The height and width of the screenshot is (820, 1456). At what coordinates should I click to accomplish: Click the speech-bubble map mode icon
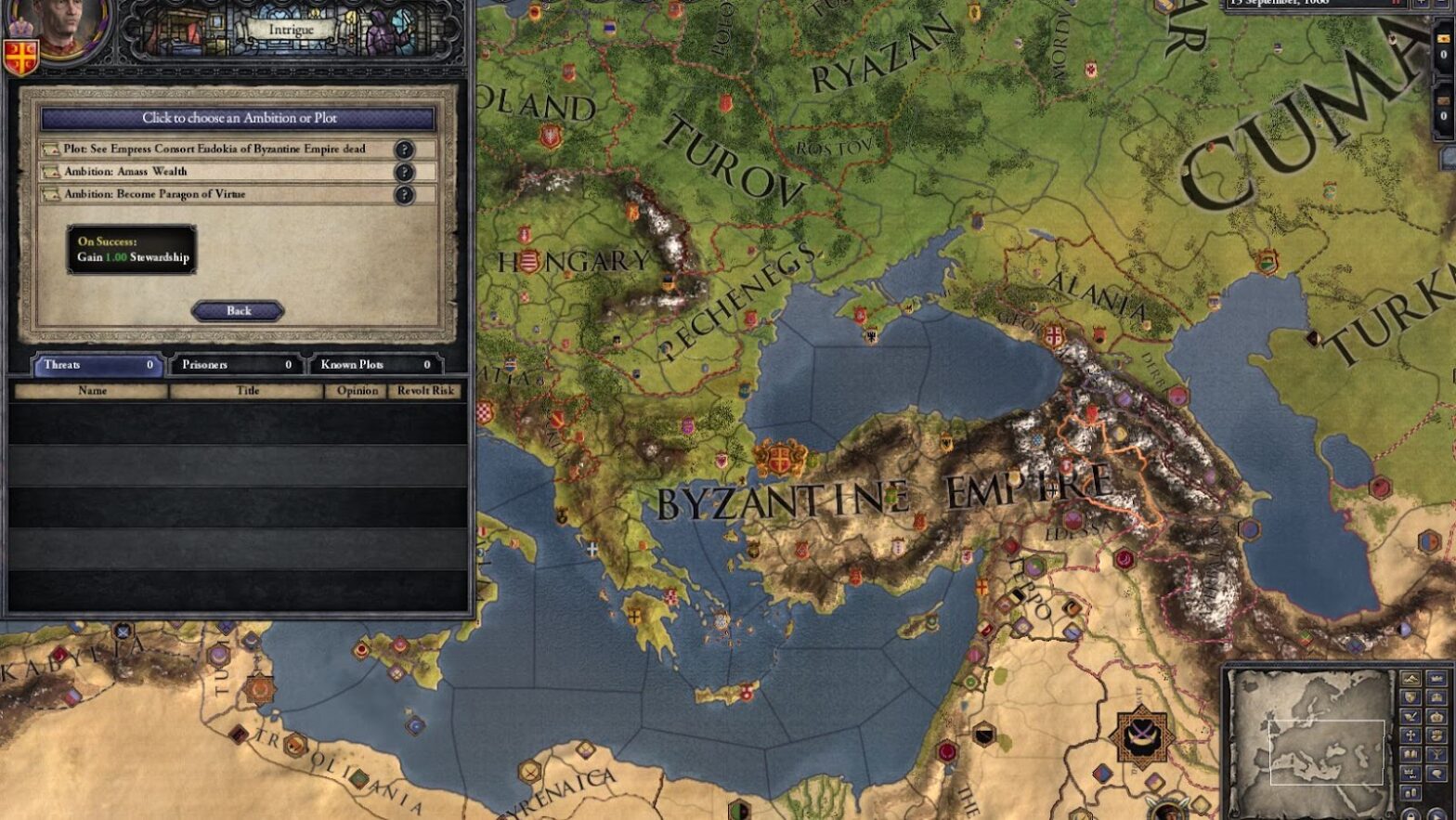tap(1437, 772)
